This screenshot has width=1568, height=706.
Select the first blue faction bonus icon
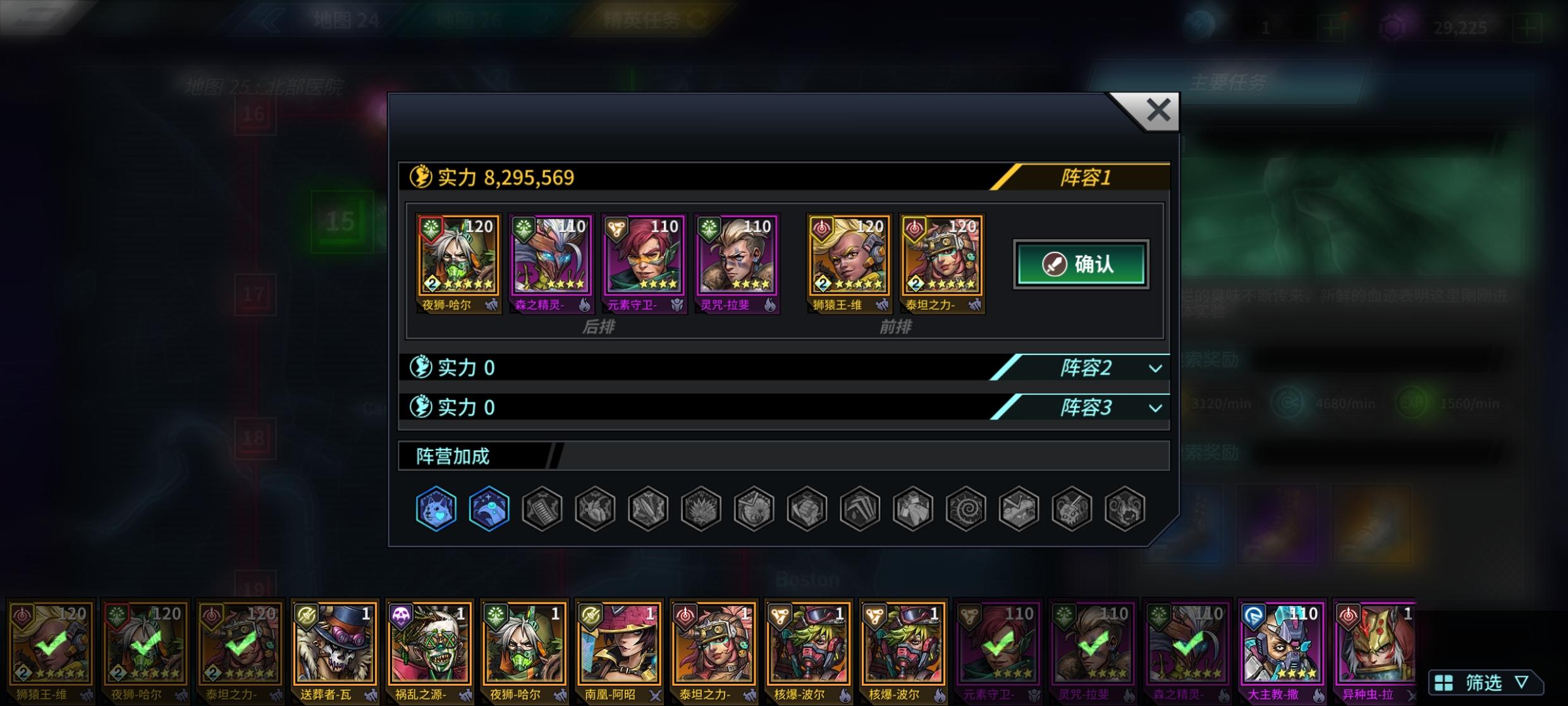point(435,508)
